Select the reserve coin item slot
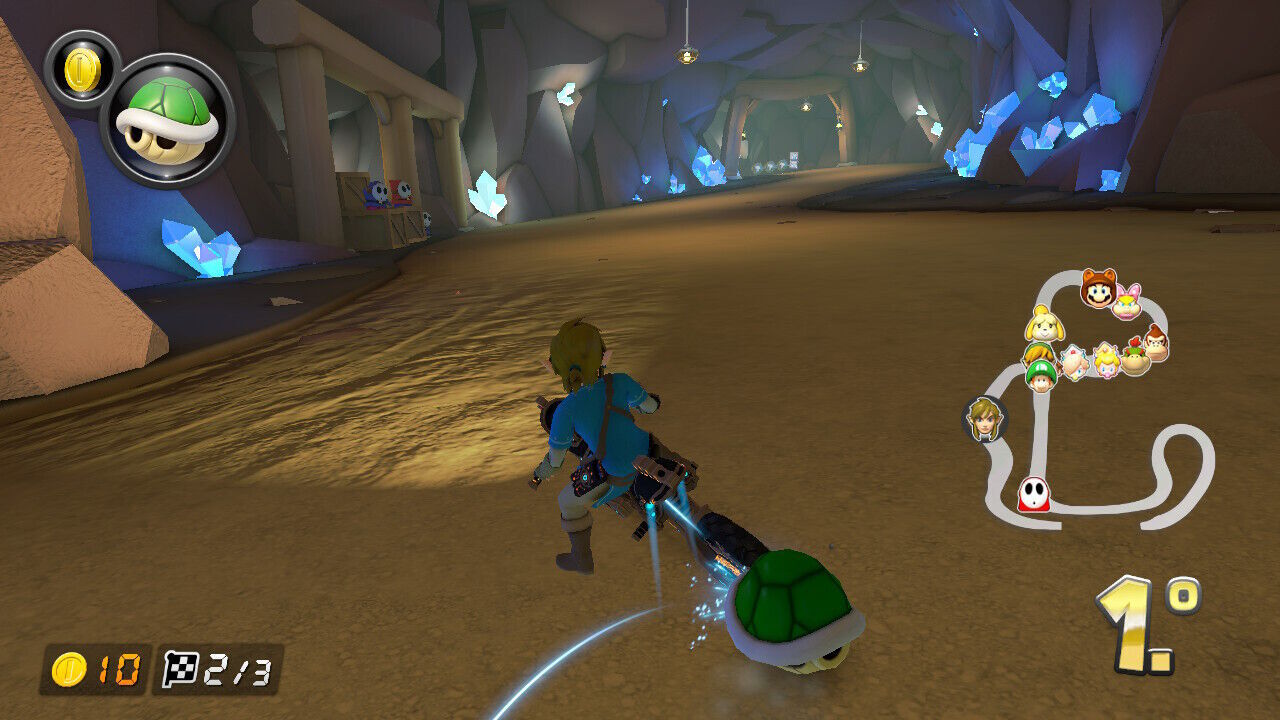Screen dimensions: 1280x720 [x=82, y=68]
